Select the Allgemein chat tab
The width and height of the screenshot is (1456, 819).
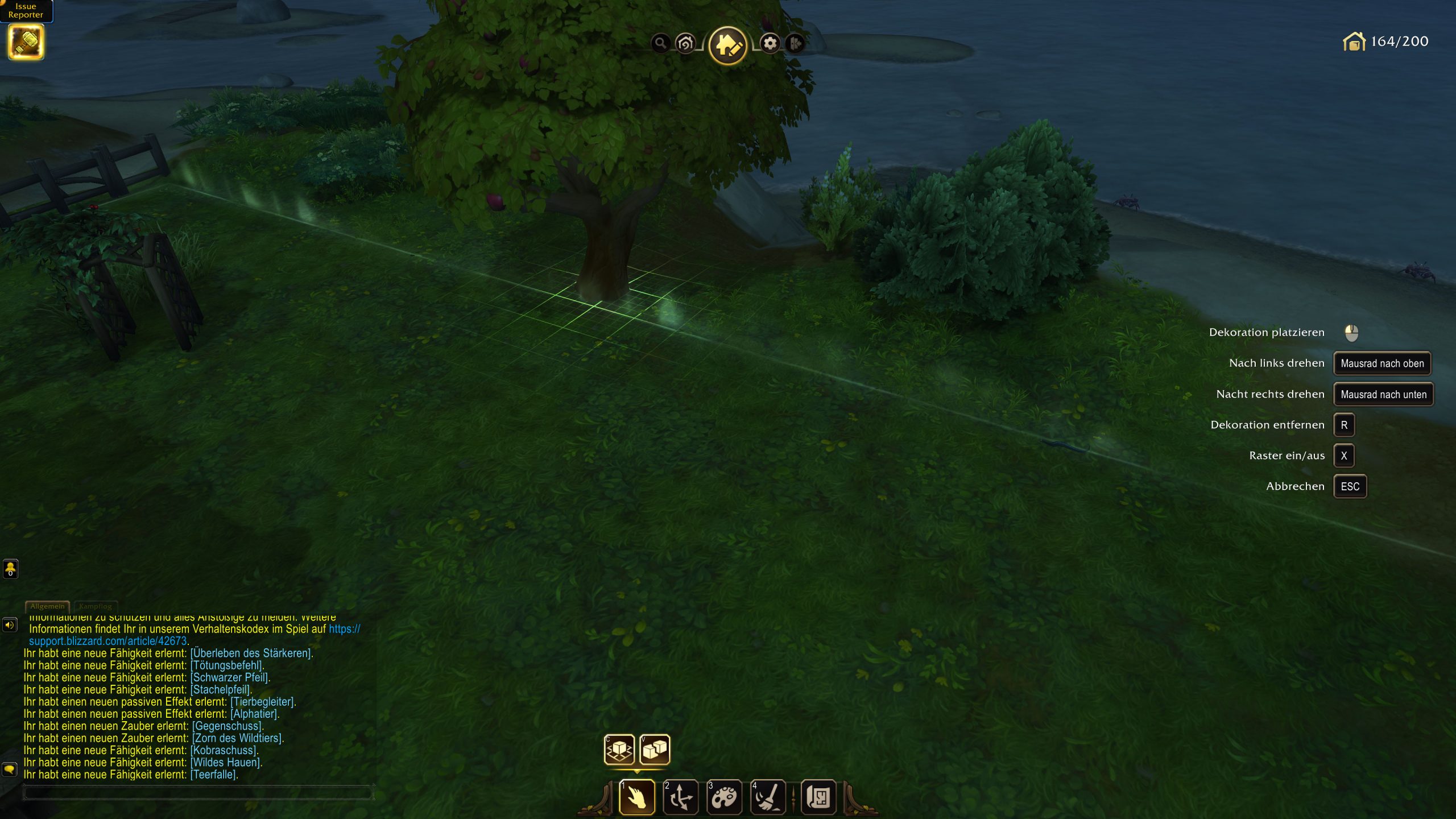tap(47, 606)
